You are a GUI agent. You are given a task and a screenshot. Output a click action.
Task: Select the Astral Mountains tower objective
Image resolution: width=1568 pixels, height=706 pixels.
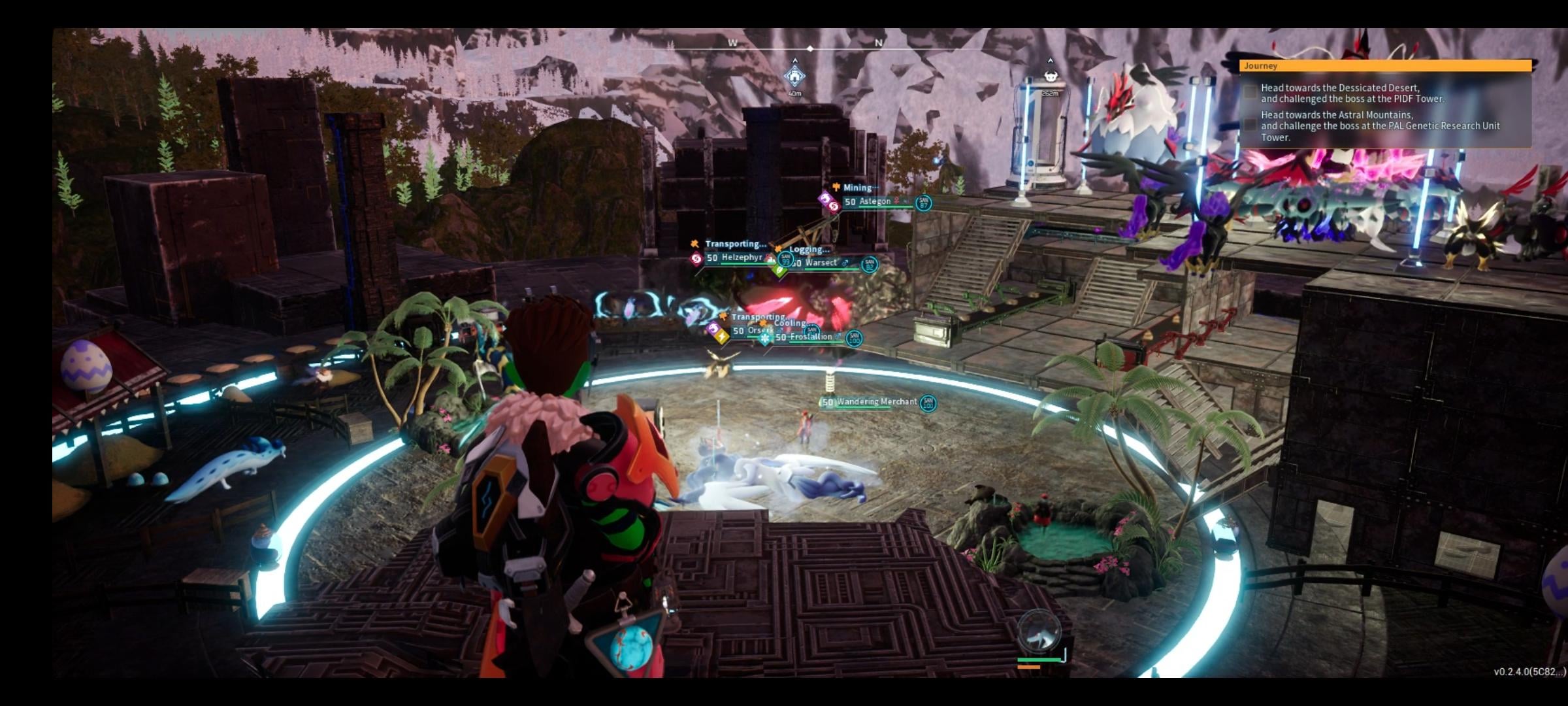1380,126
